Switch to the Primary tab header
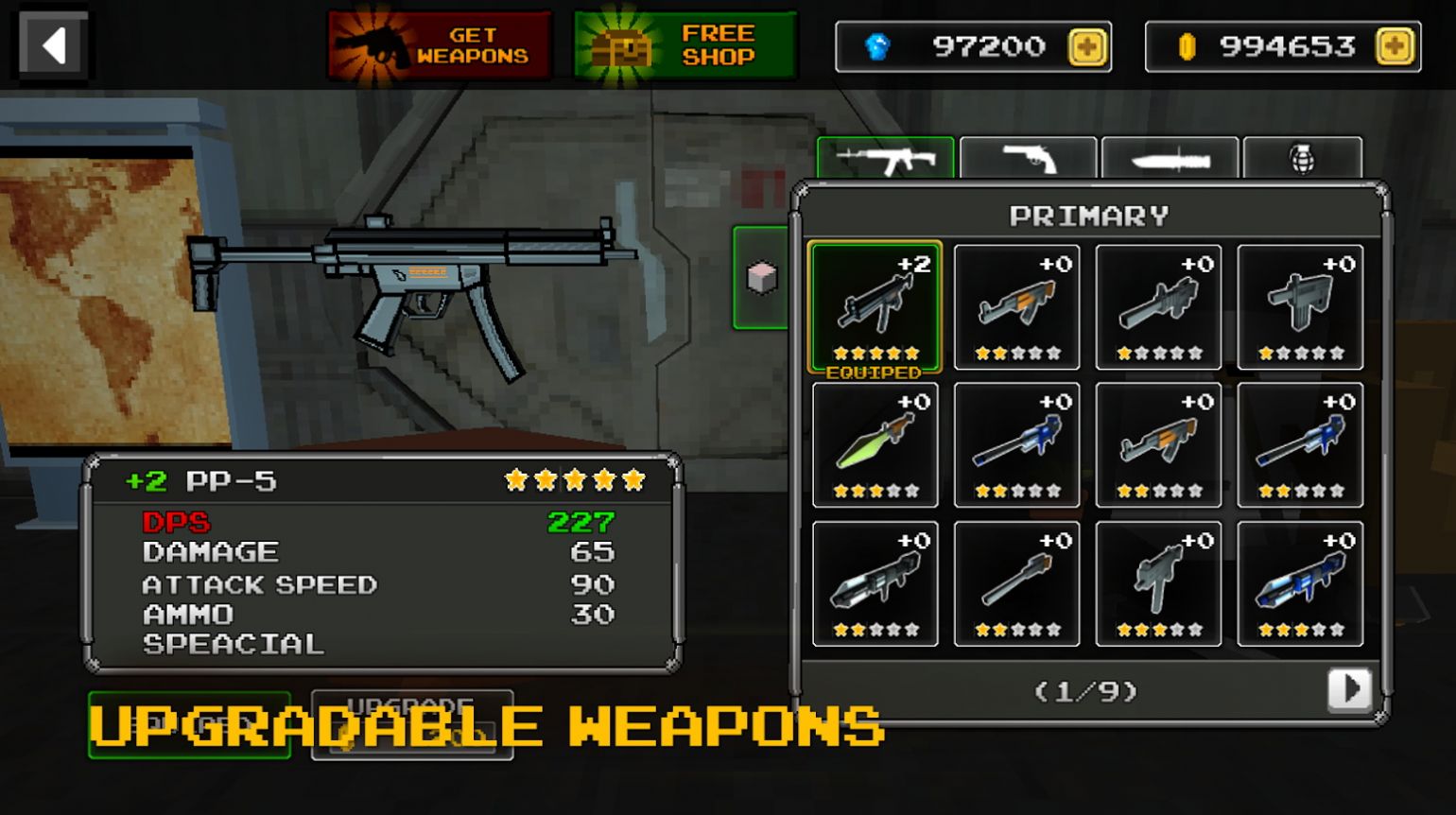1456x815 pixels. click(1089, 215)
